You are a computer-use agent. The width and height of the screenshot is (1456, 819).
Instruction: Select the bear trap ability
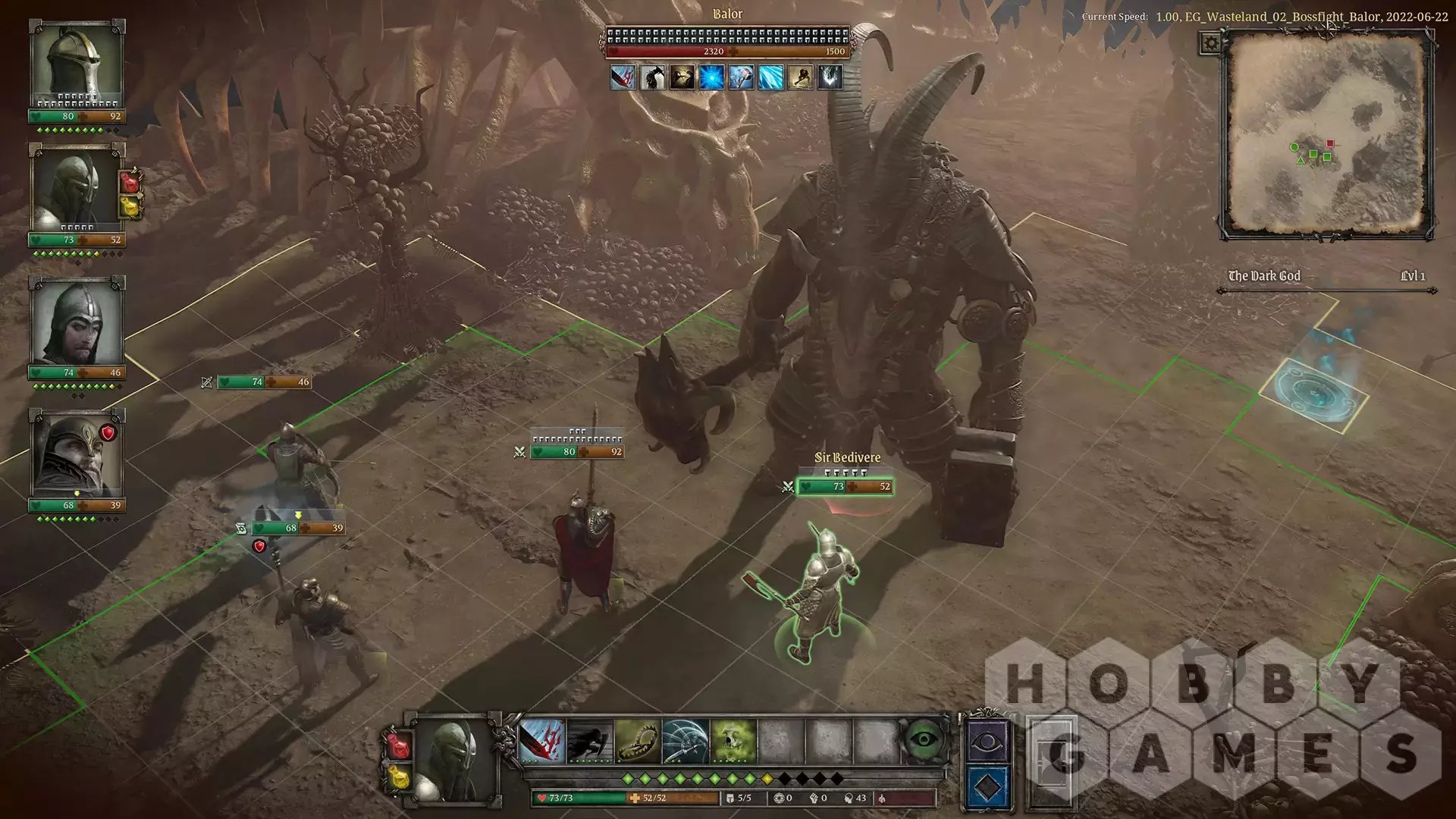[637, 741]
